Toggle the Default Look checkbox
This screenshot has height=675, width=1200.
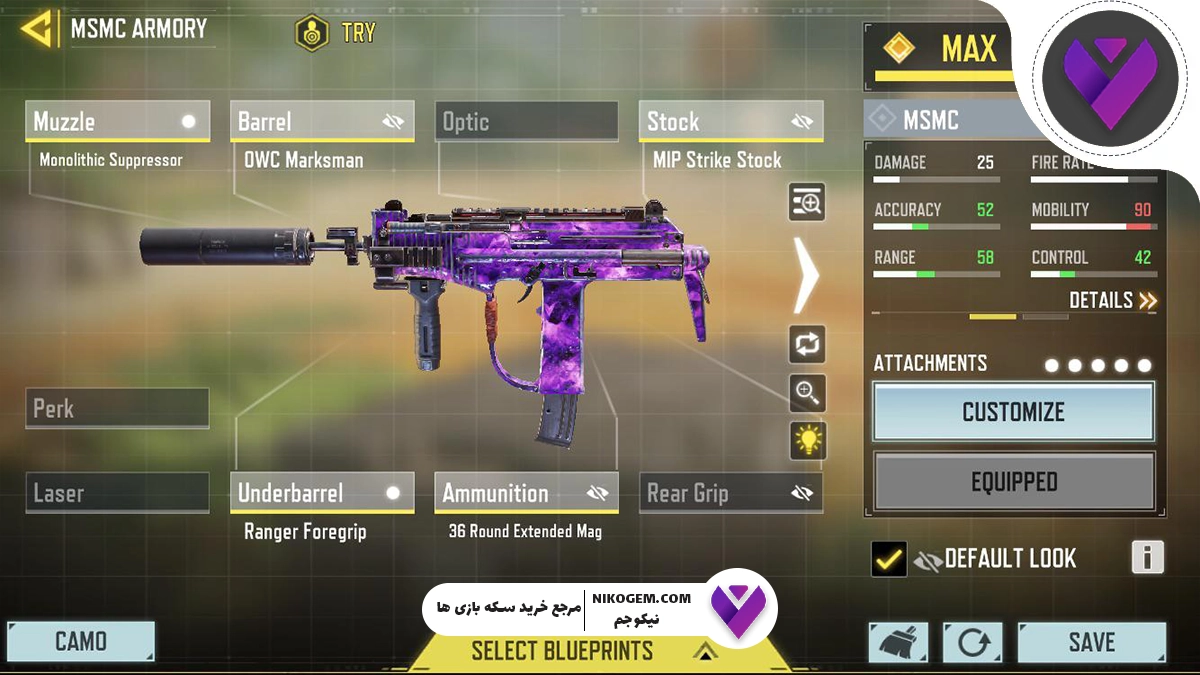click(888, 558)
